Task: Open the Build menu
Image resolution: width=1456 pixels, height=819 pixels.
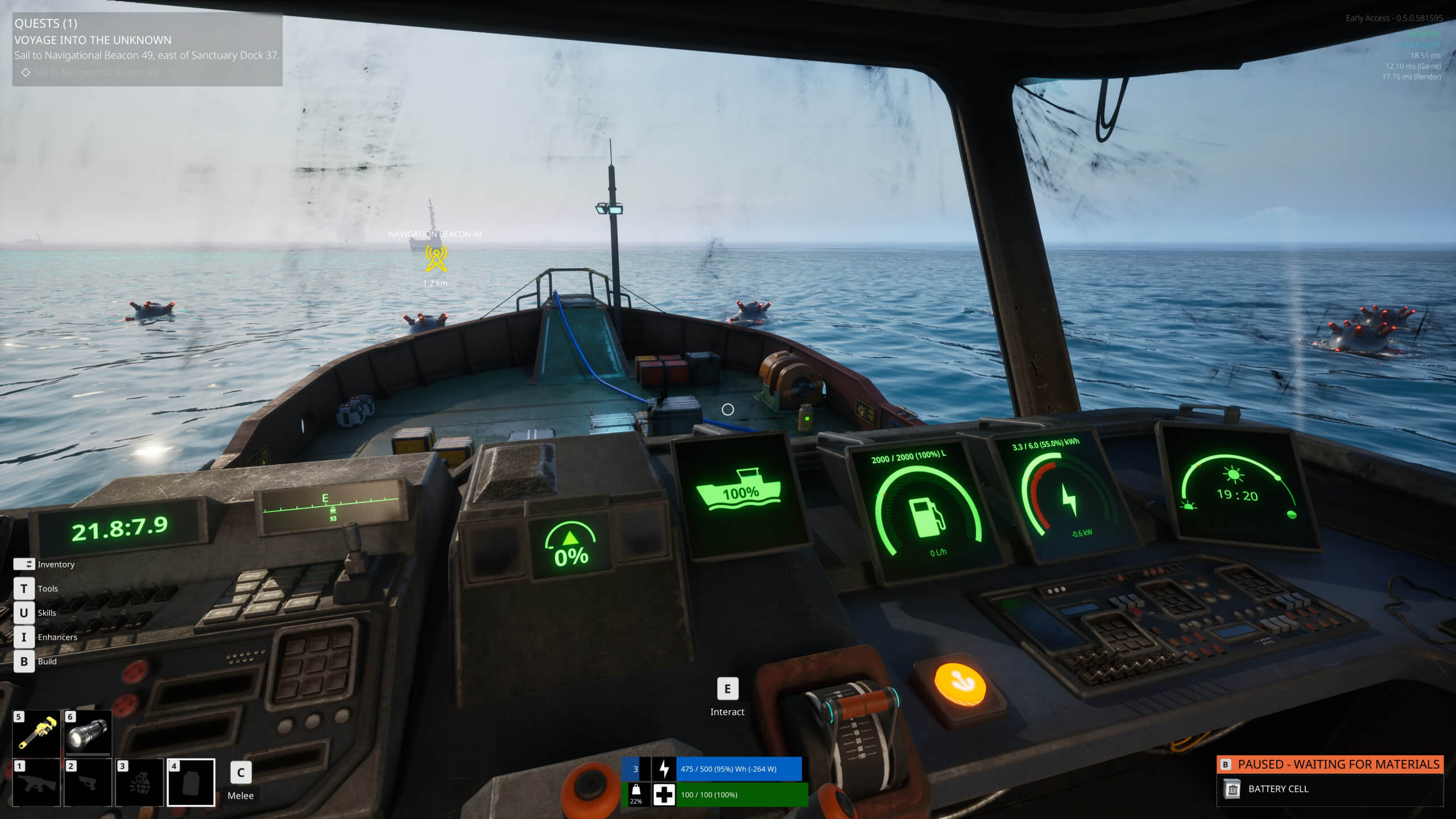Action: point(23,661)
